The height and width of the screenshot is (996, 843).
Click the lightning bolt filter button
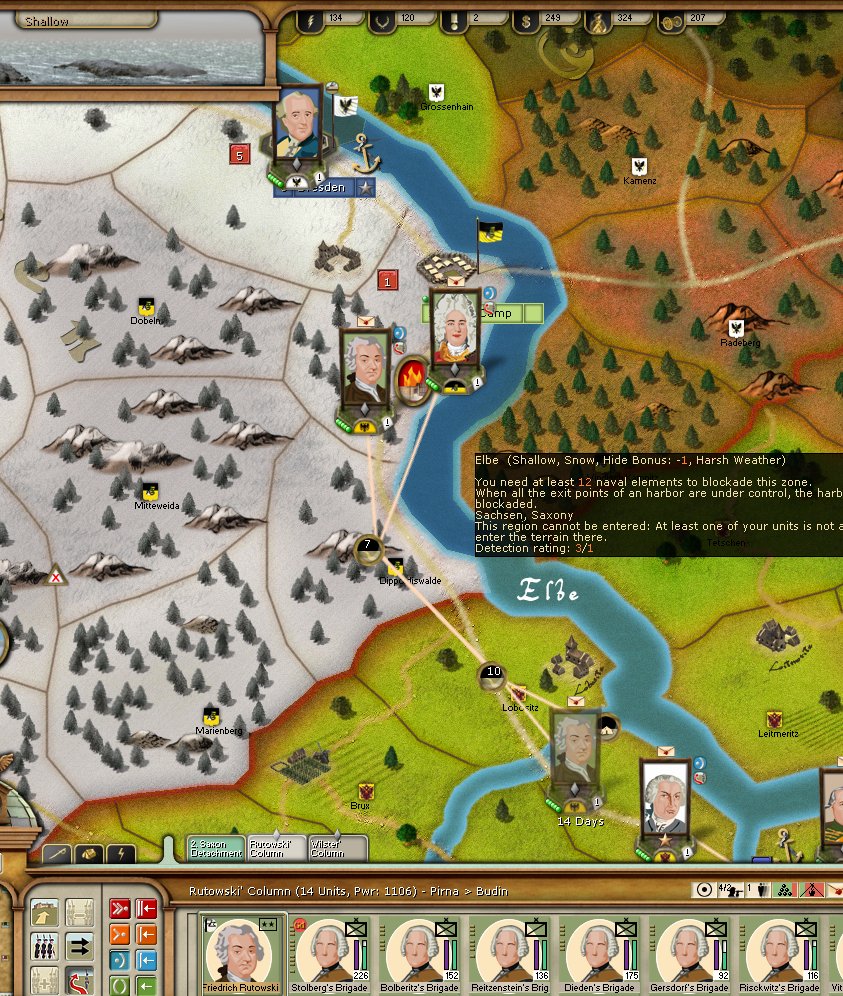click(119, 855)
